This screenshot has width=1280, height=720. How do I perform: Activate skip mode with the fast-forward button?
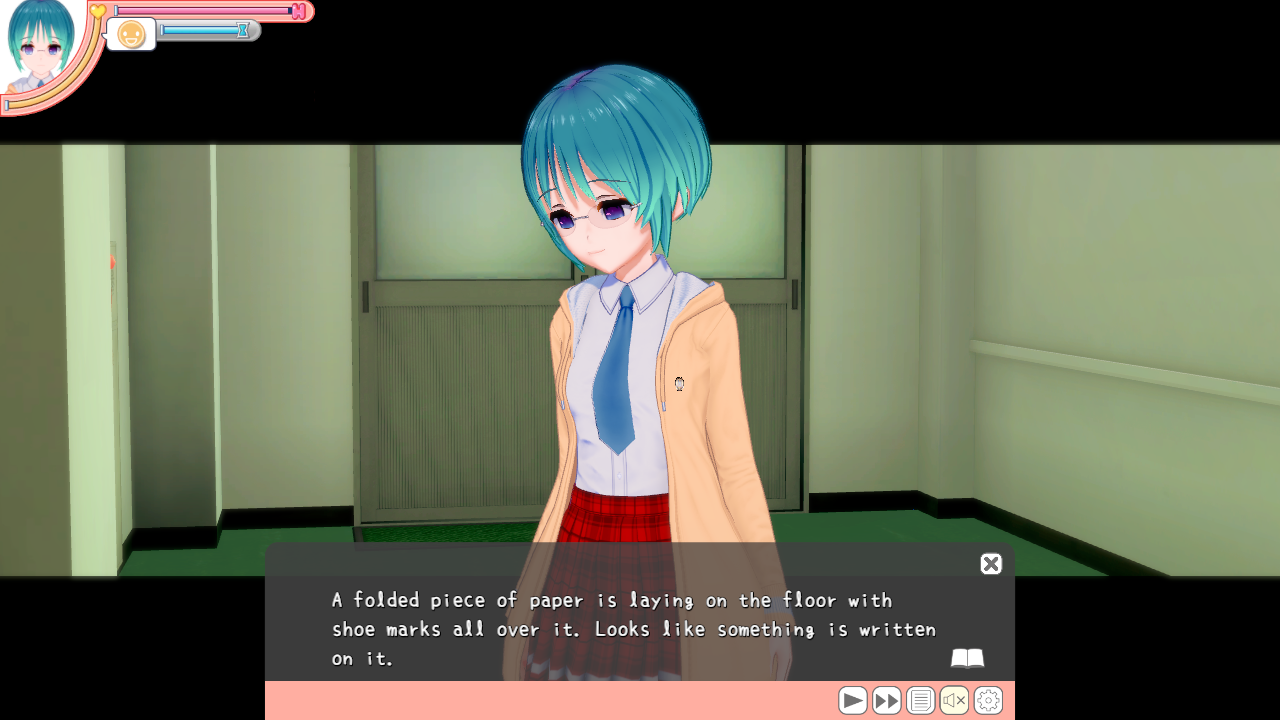887,700
